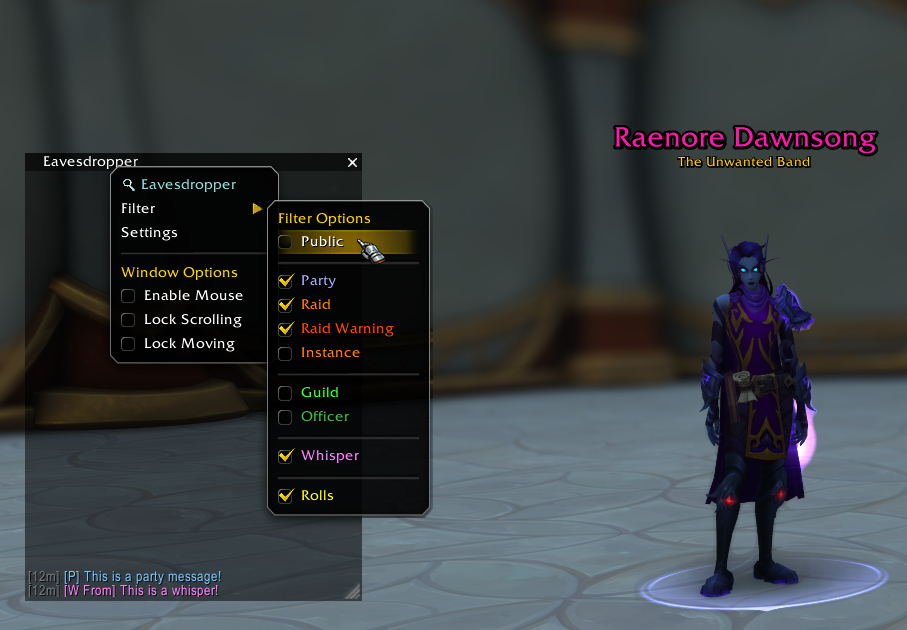Uncheck the Whisper filter
The width and height of the screenshot is (907, 630).
[x=286, y=456]
